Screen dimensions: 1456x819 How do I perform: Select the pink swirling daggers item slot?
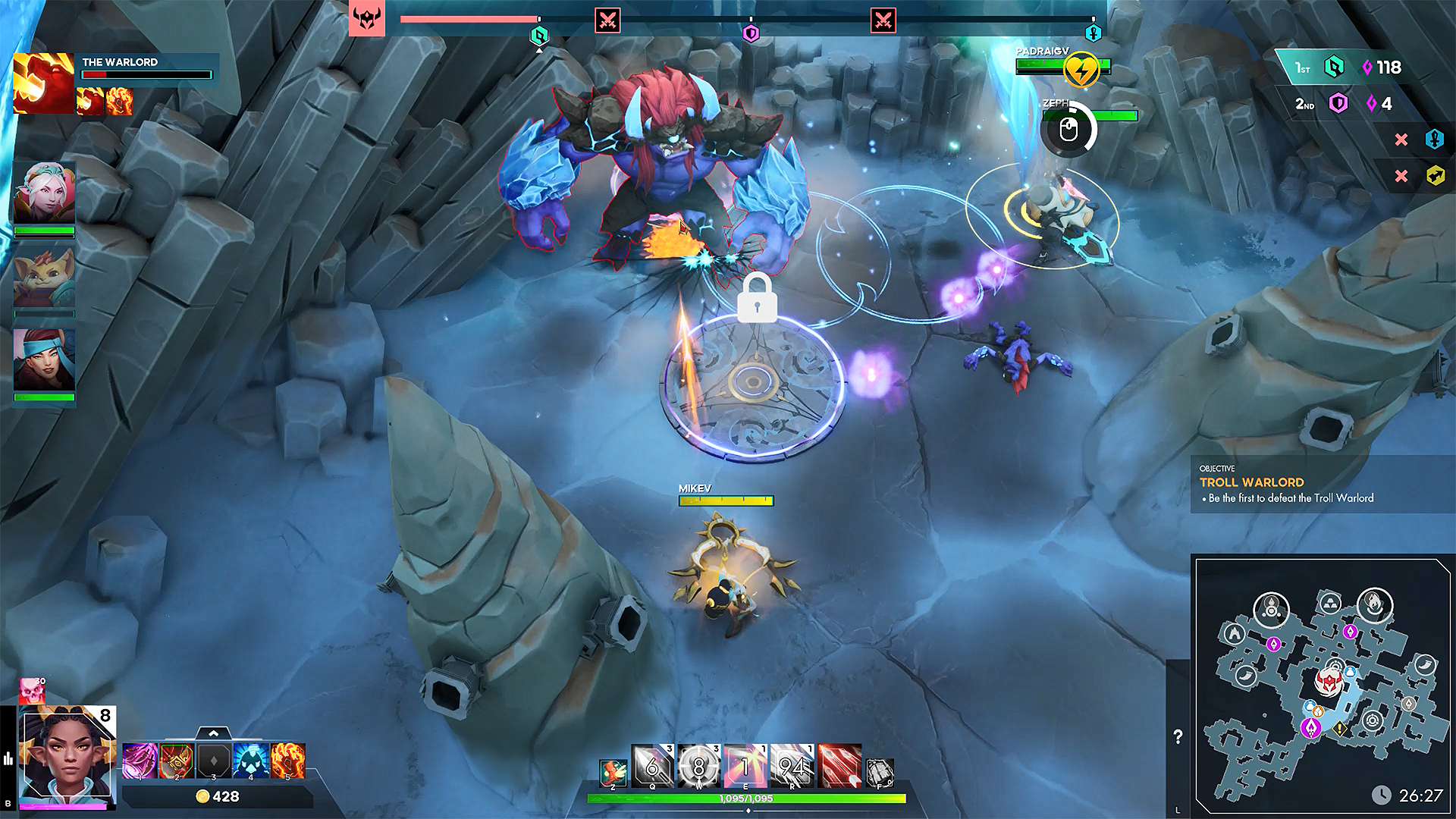point(140,761)
